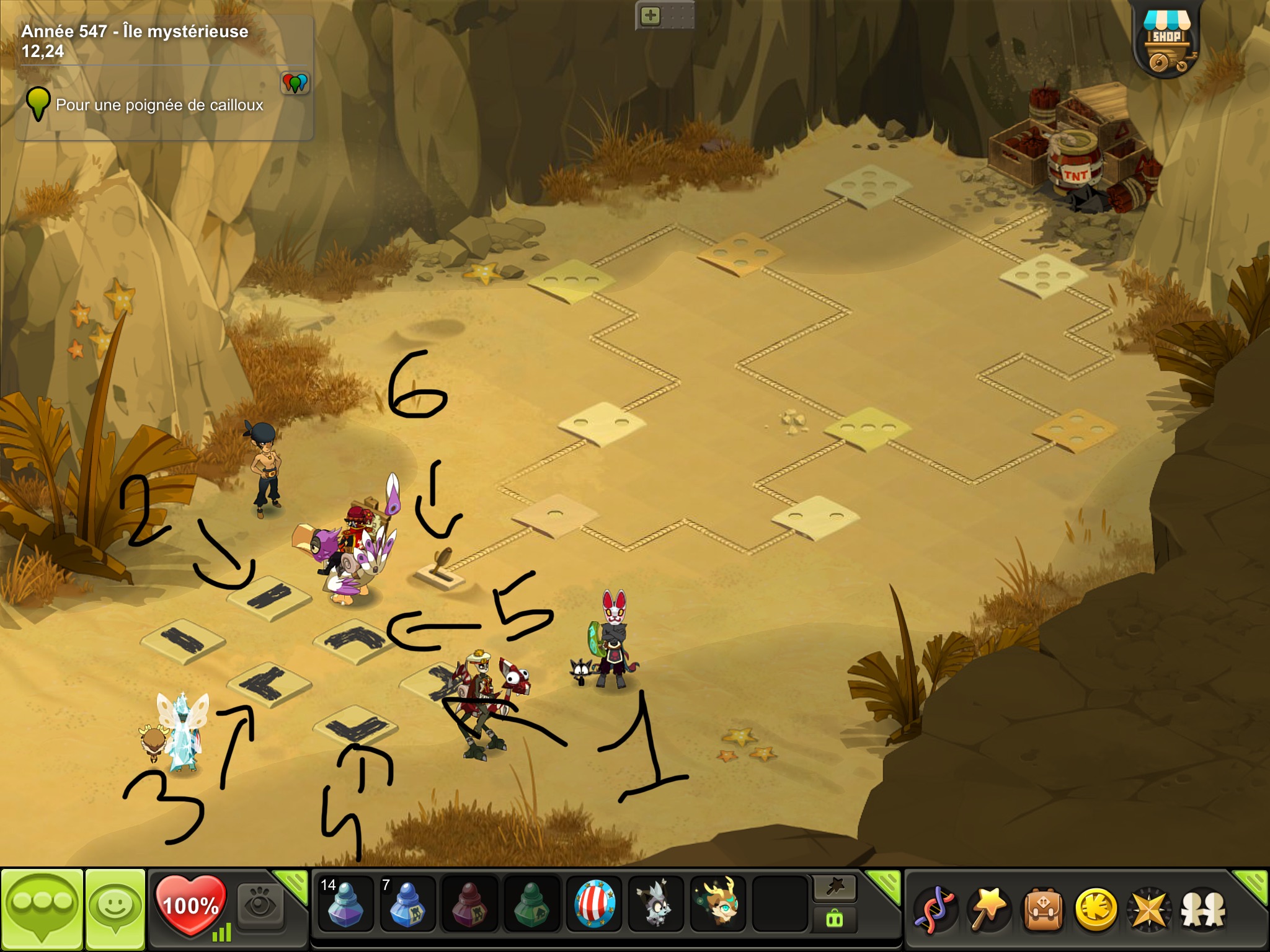Select the green house potion
The height and width of the screenshot is (952, 1270).
click(531, 904)
